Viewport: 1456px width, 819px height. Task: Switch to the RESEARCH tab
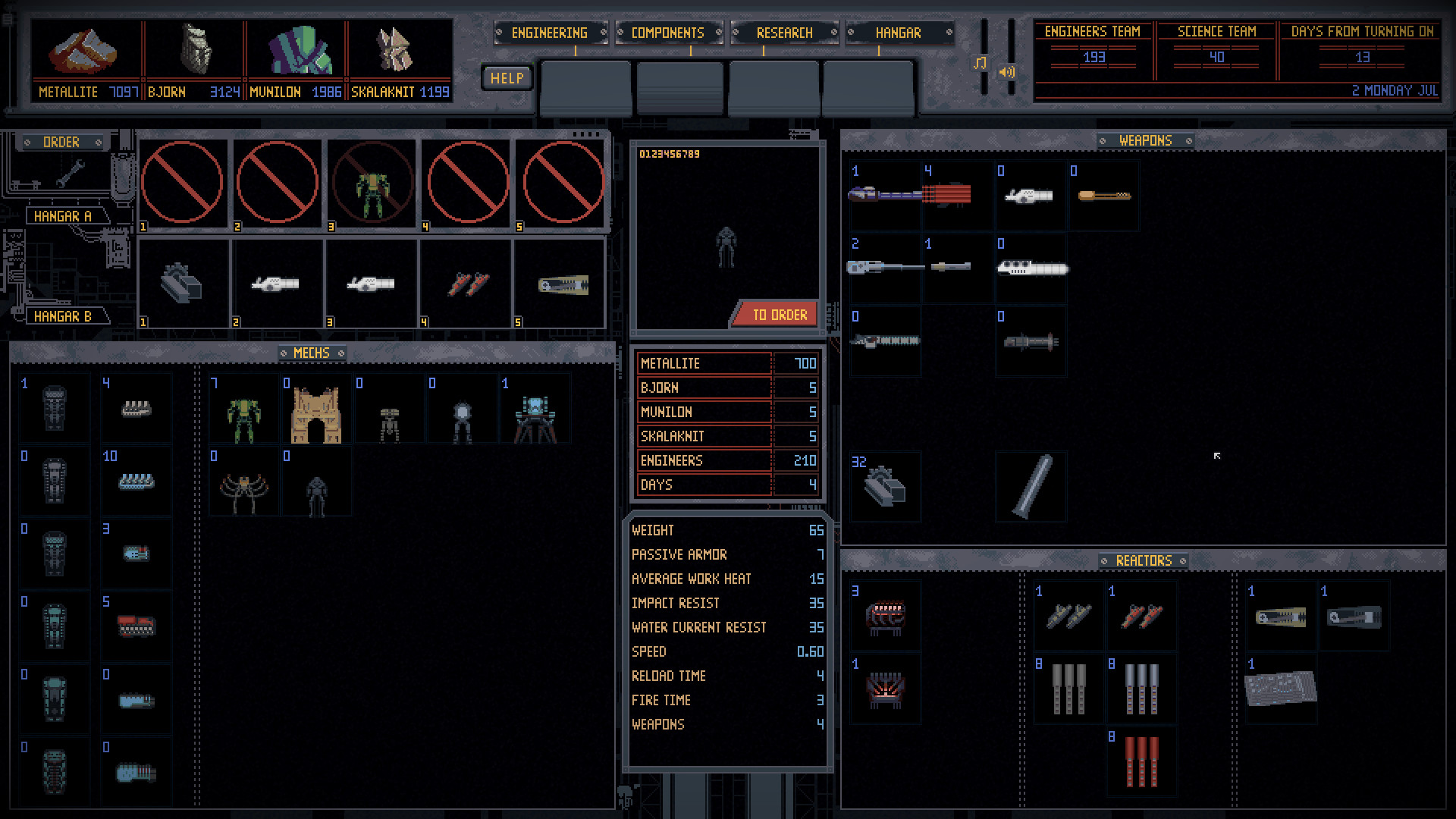click(x=784, y=33)
